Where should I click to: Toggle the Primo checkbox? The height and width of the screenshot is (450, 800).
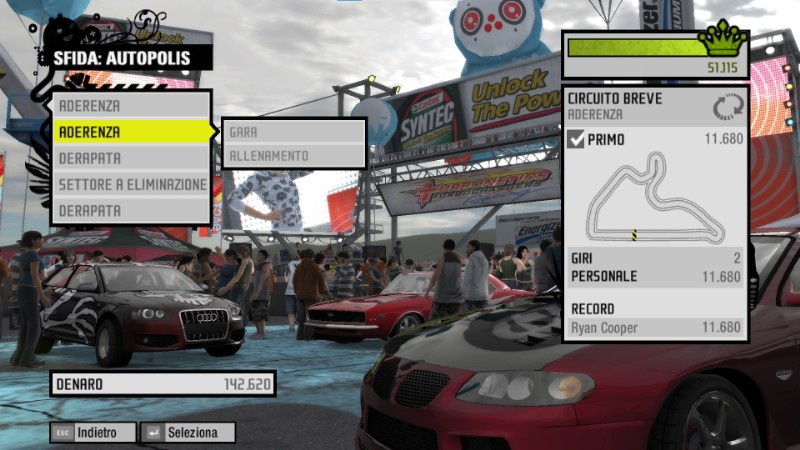(x=576, y=139)
